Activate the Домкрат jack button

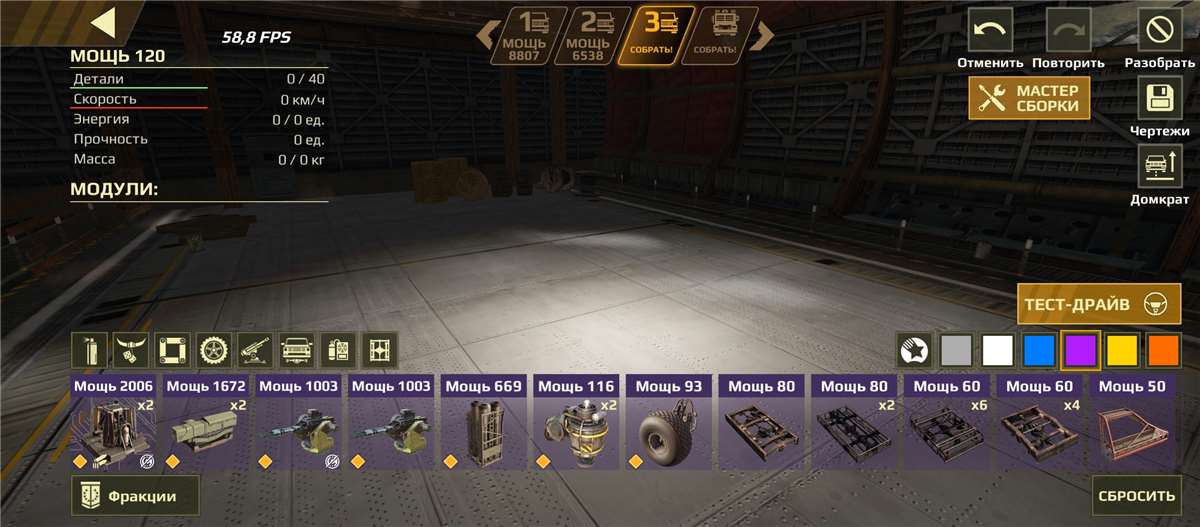coord(1160,165)
